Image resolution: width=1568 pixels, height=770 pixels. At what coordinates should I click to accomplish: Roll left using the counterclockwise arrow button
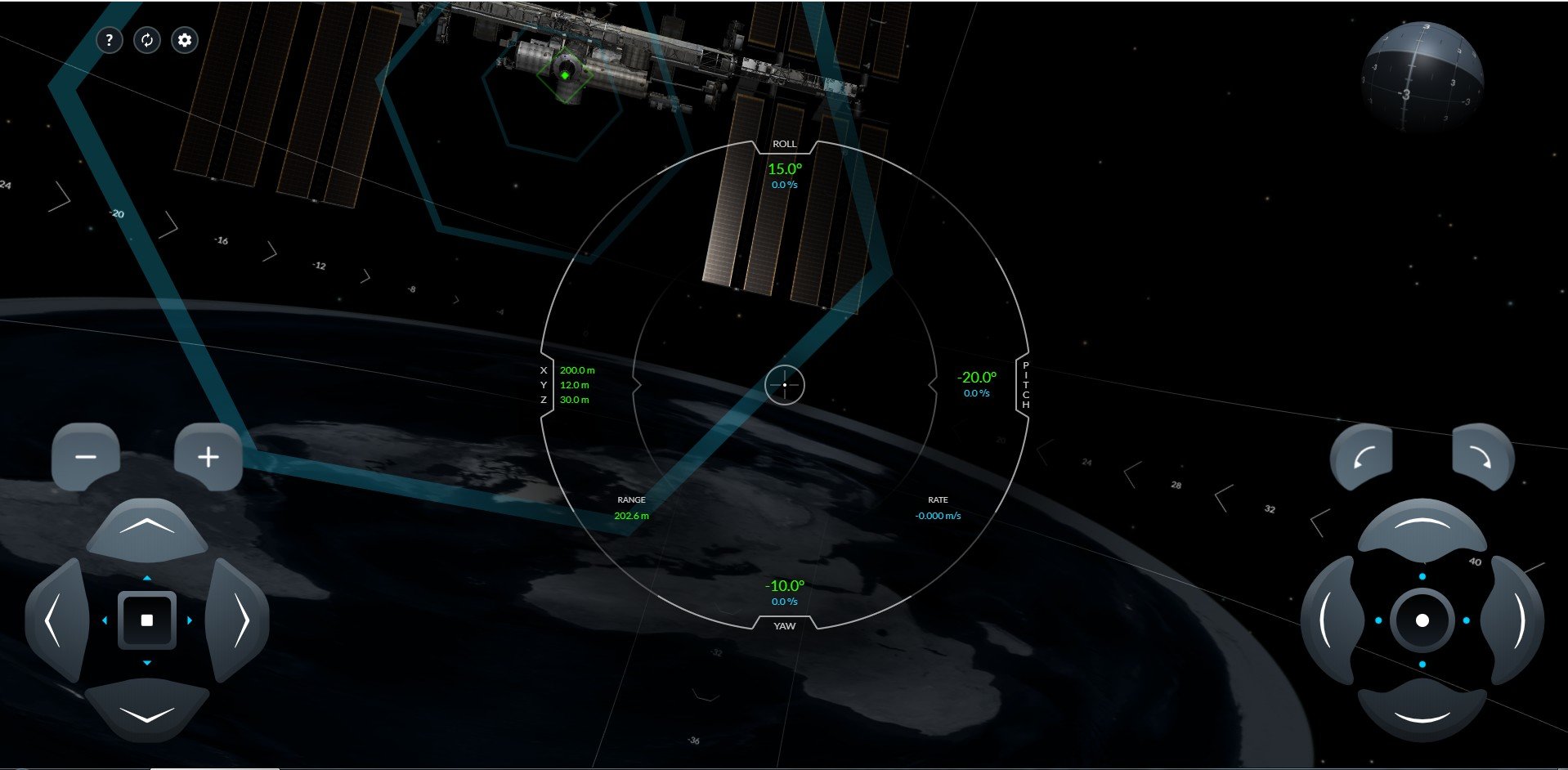coord(1361,457)
